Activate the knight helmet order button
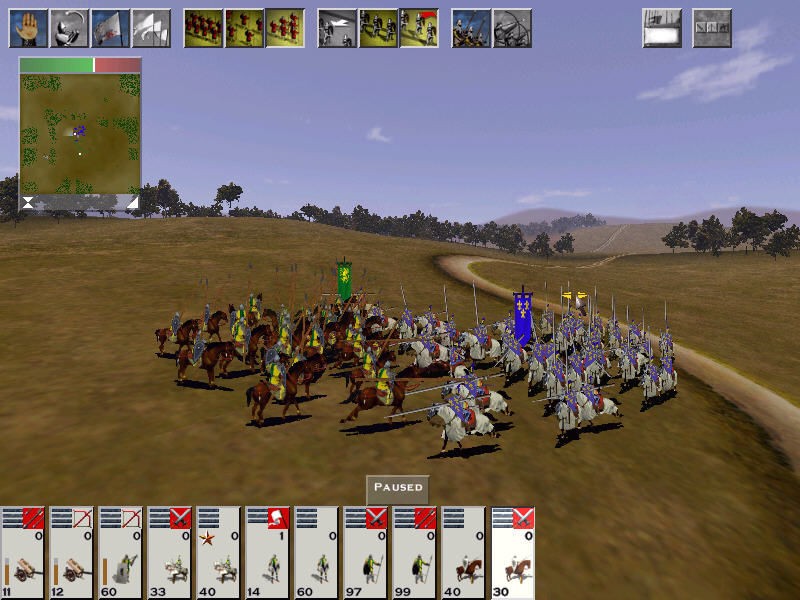The width and height of the screenshot is (800, 600). pos(69,28)
